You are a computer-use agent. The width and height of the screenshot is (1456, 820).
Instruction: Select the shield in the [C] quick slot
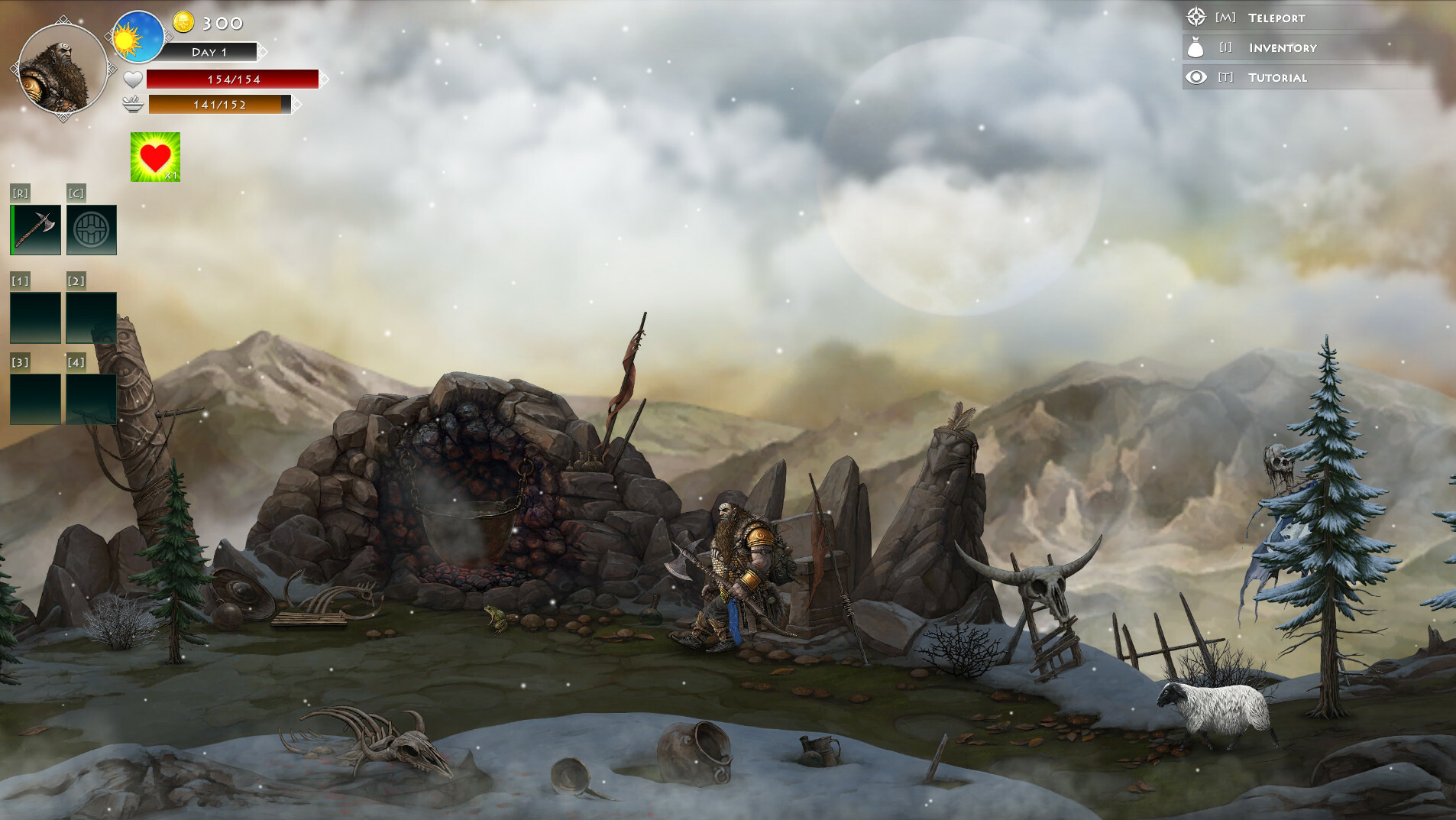91,228
